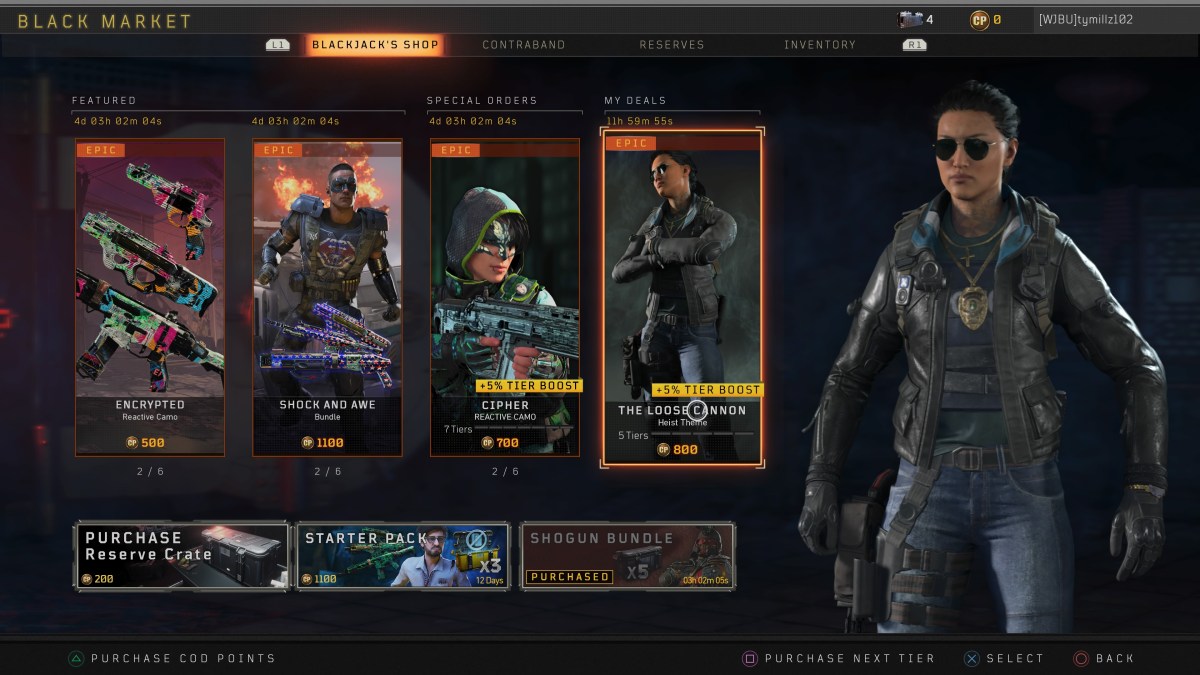This screenshot has height=675, width=1200.
Task: Open the Starter Pack offer
Action: pos(403,555)
